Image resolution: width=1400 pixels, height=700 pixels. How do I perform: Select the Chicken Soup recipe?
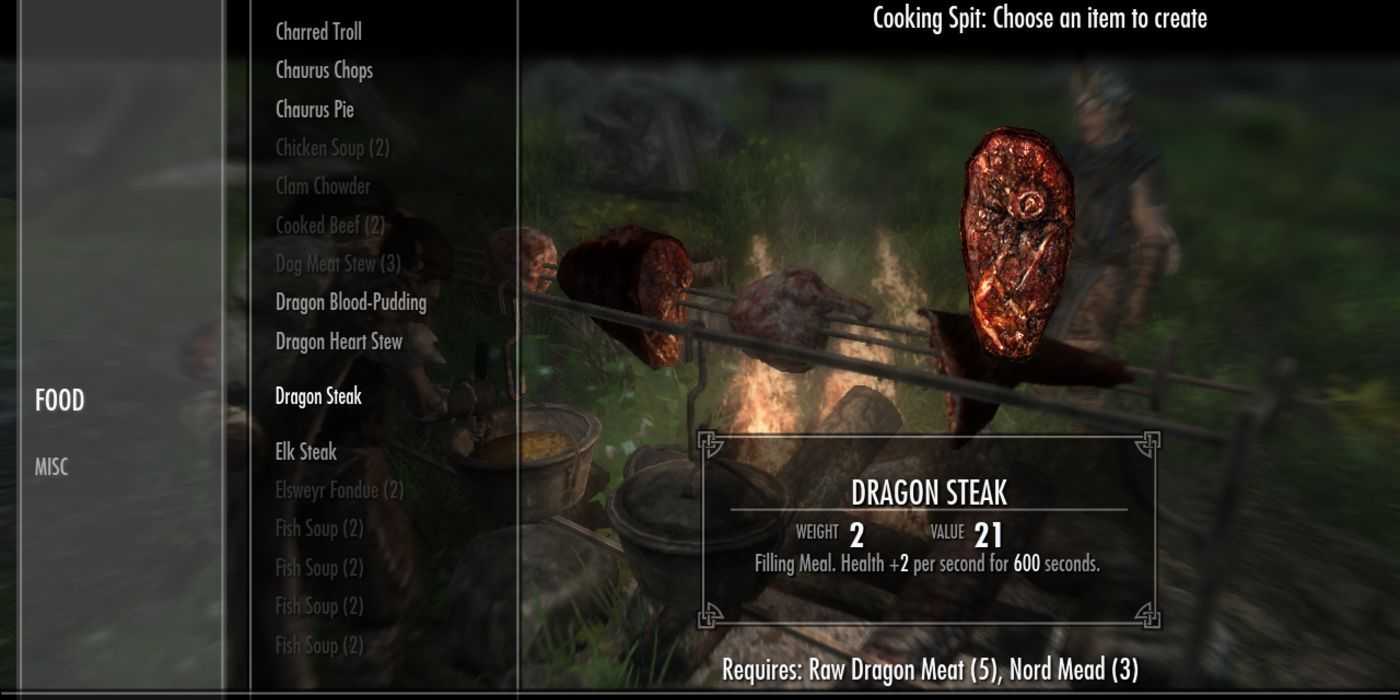332,148
